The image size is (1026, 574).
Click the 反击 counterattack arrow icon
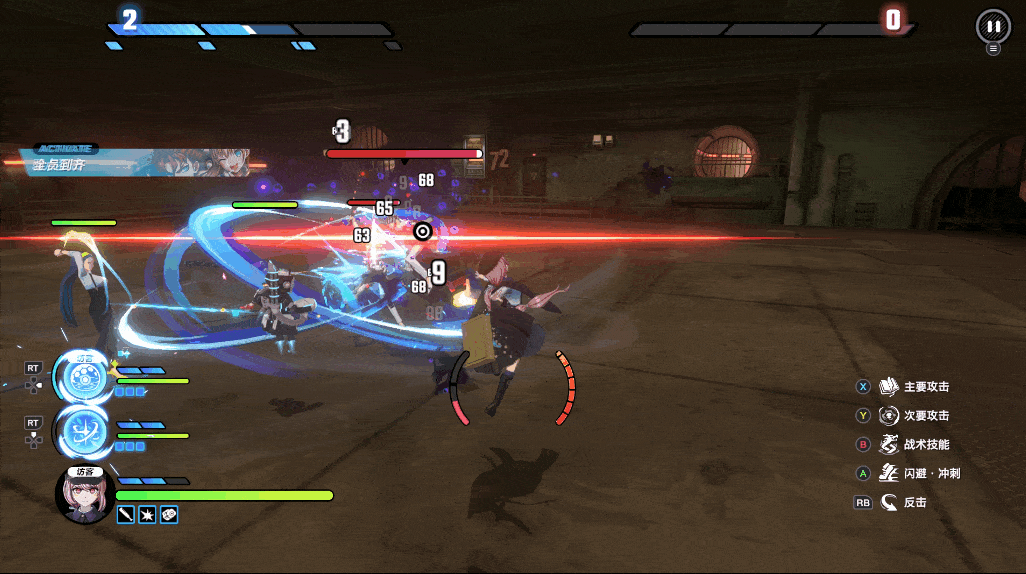click(888, 502)
